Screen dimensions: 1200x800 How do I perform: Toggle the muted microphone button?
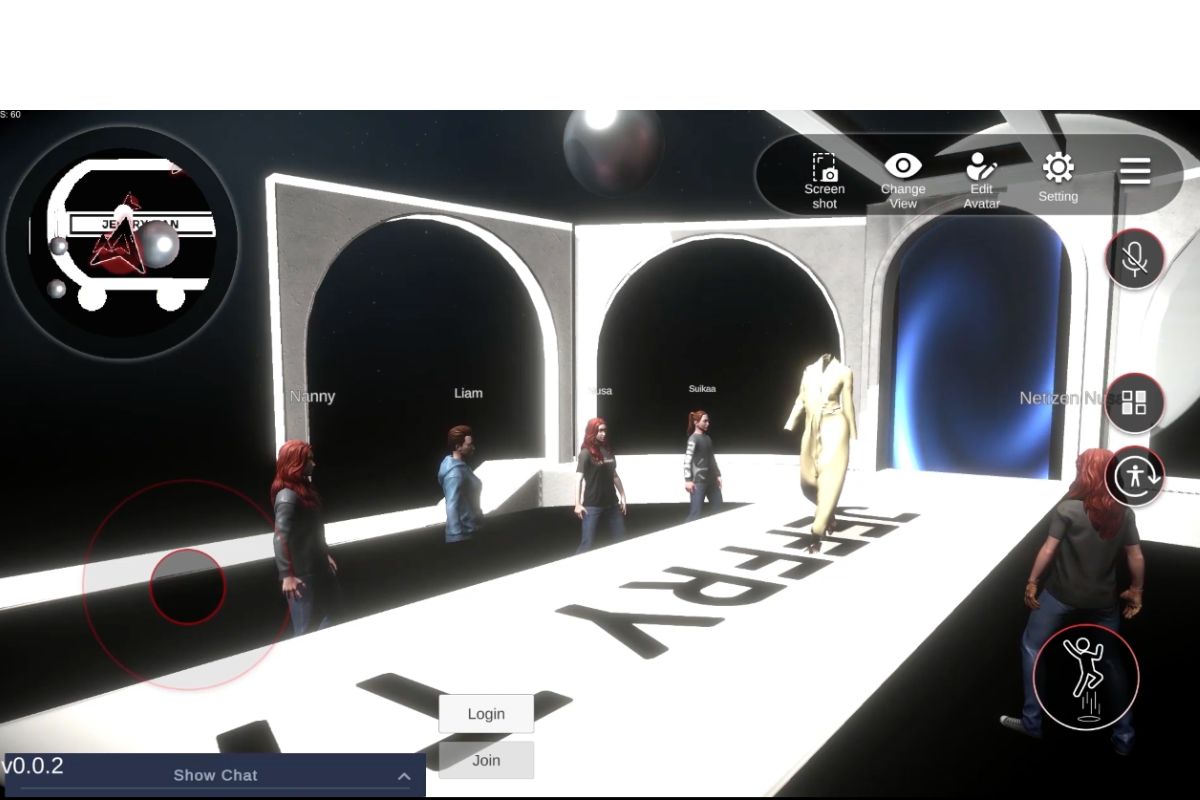(x=1134, y=259)
